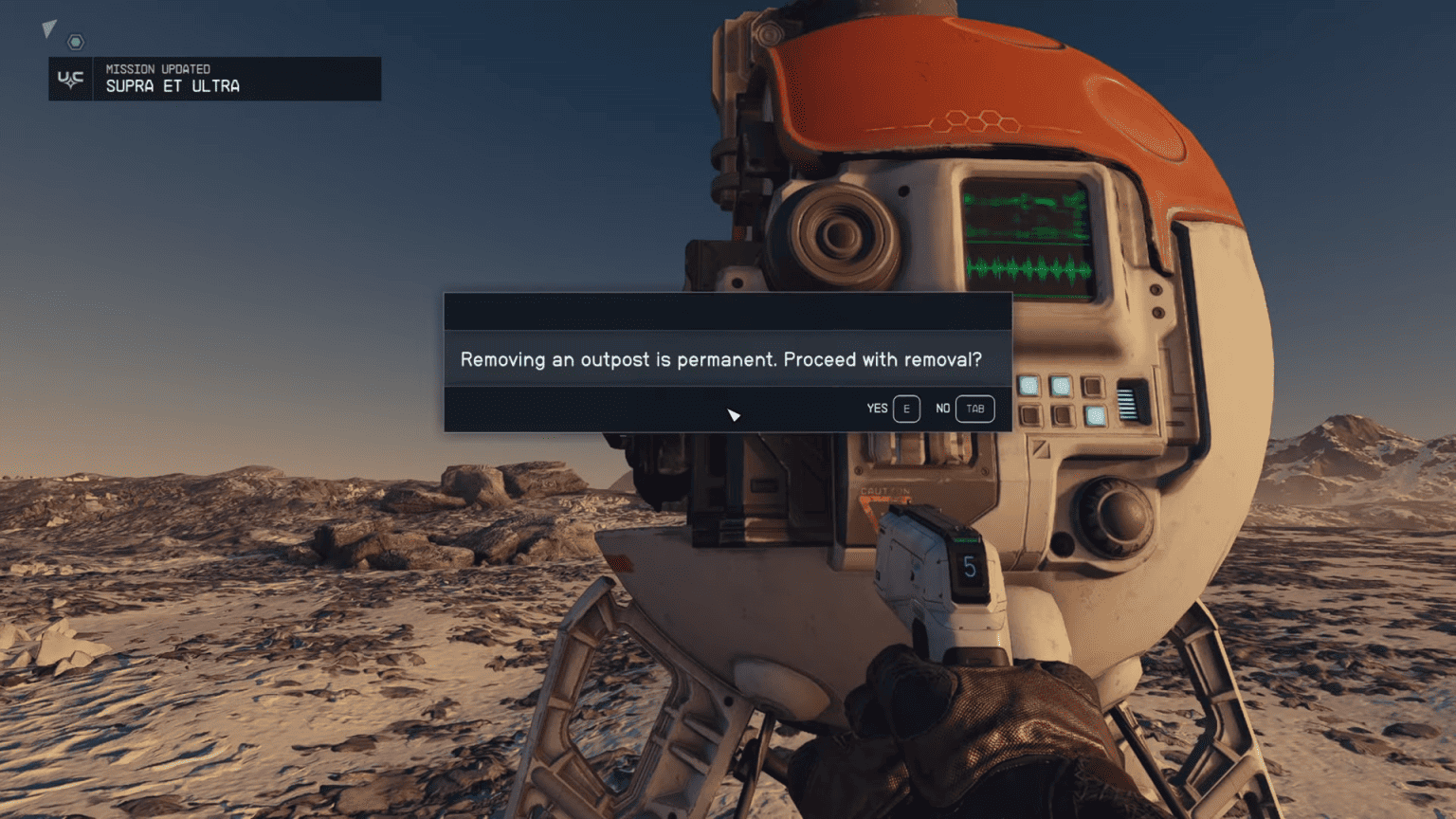Choose NO to cancel outpost removal
Viewport: 1456px width, 819px height.
coord(960,409)
